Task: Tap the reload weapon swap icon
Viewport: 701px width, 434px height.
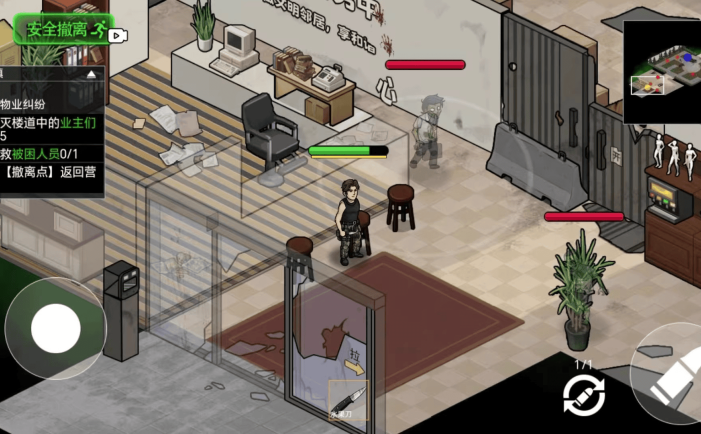Action: (x=584, y=396)
